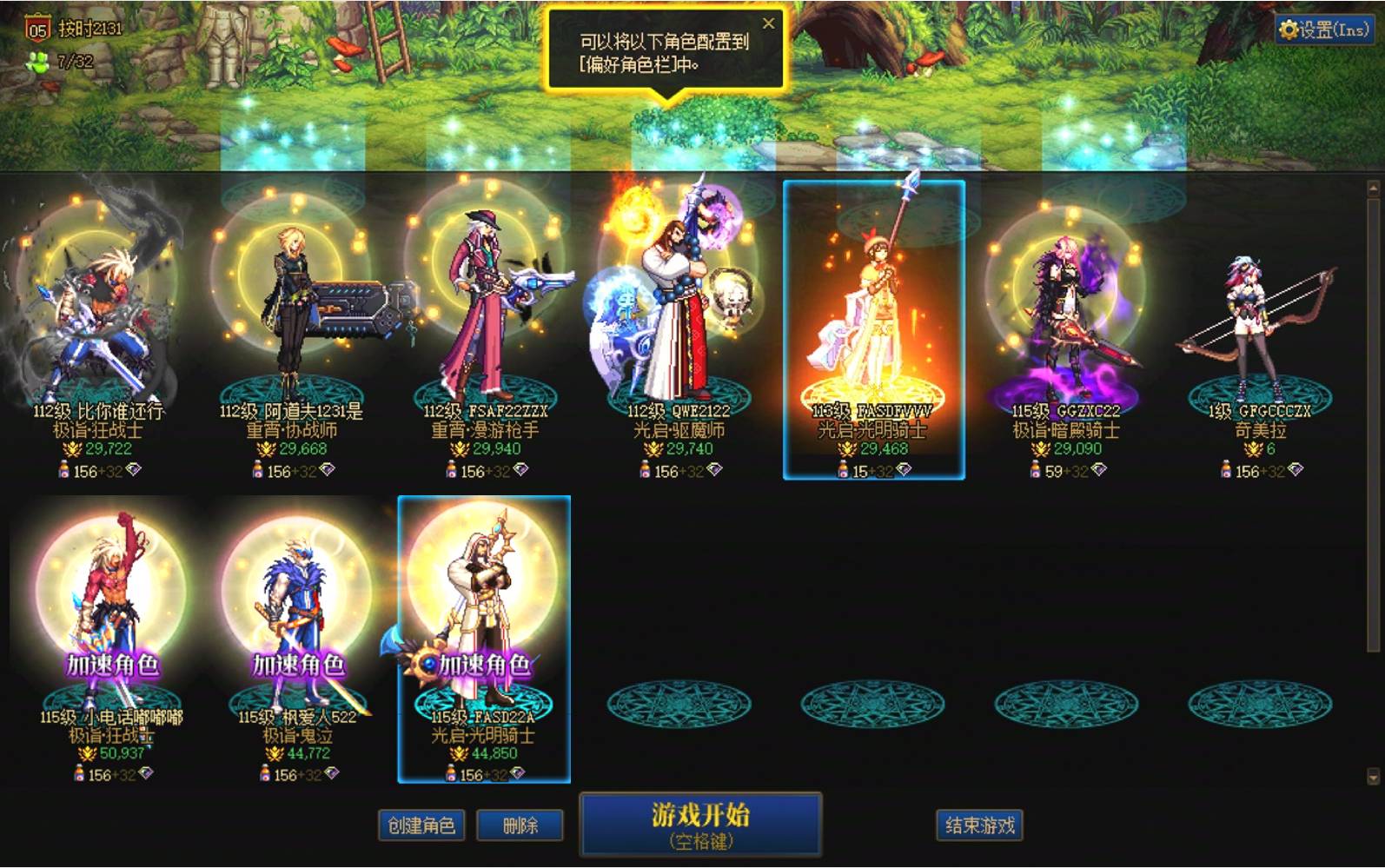
Task: Click 加速角色 on the FASD22A character card
Action: [483, 662]
